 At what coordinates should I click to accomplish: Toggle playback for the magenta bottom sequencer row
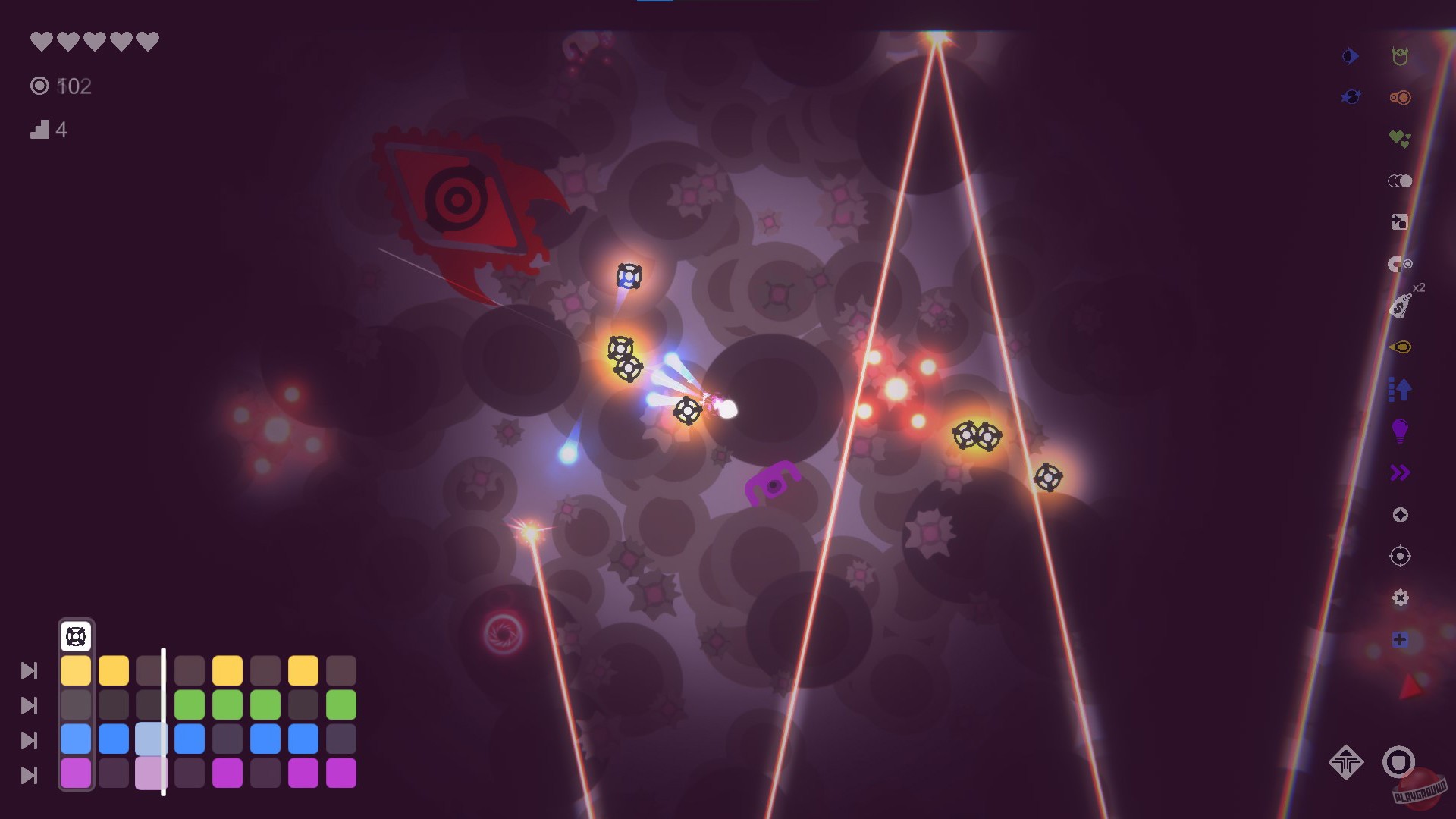(30, 776)
